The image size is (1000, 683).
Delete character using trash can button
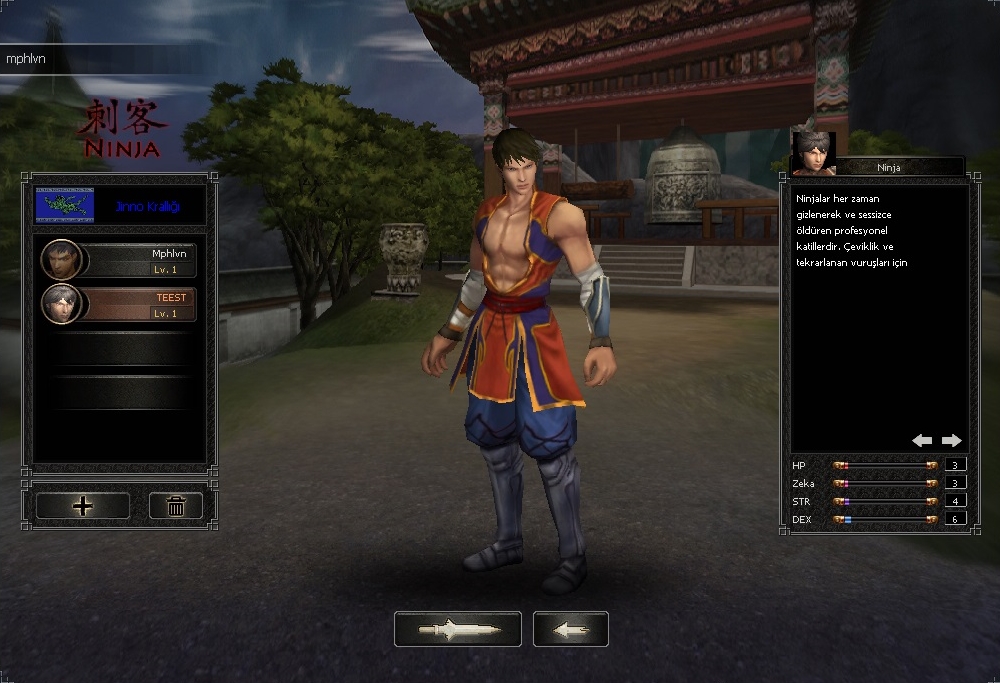(176, 506)
